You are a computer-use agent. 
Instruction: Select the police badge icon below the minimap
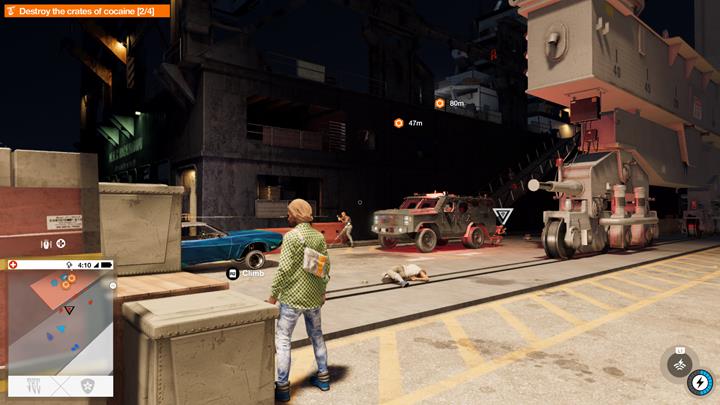(x=87, y=385)
